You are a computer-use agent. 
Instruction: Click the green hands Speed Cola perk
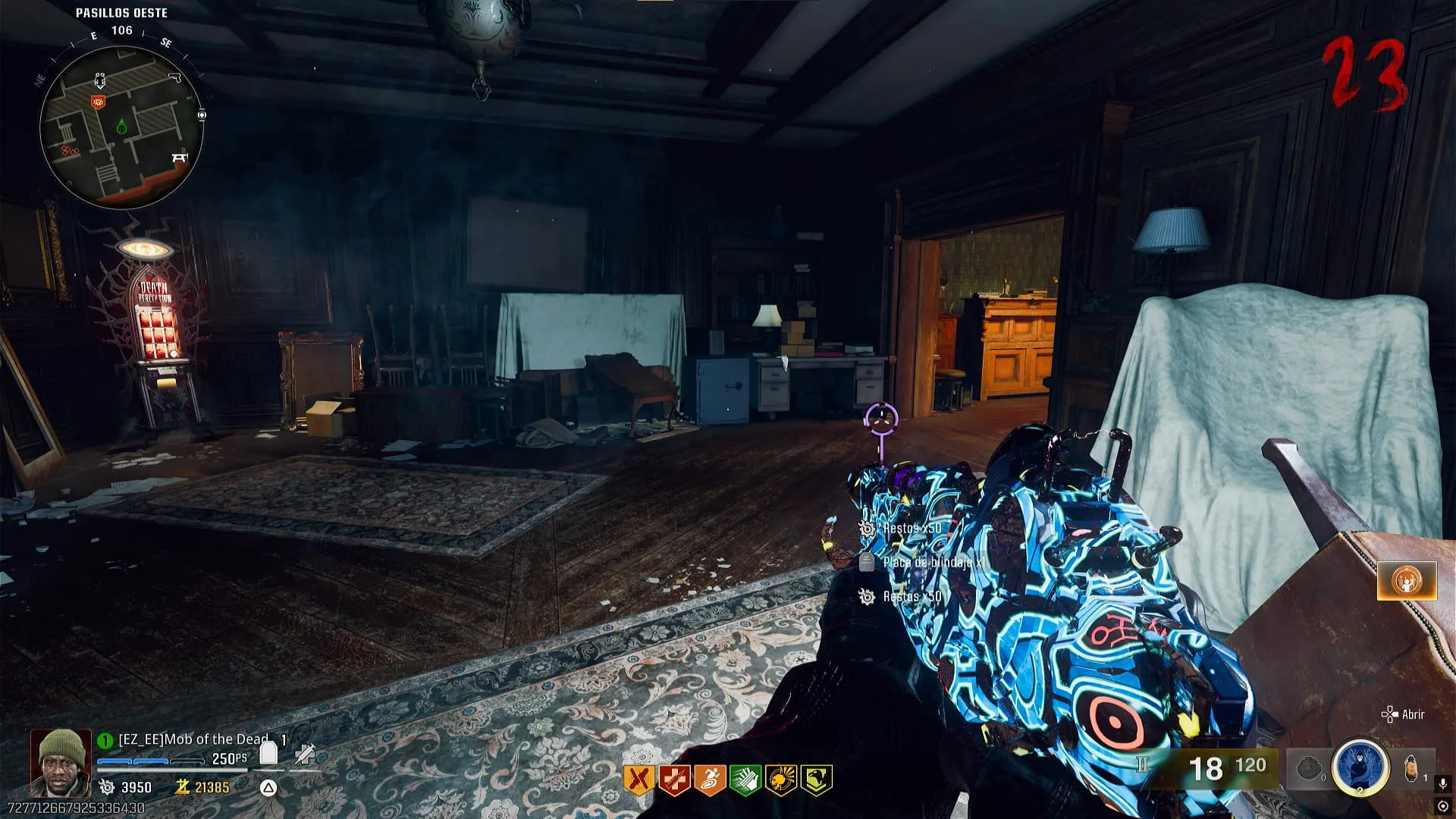point(745,780)
